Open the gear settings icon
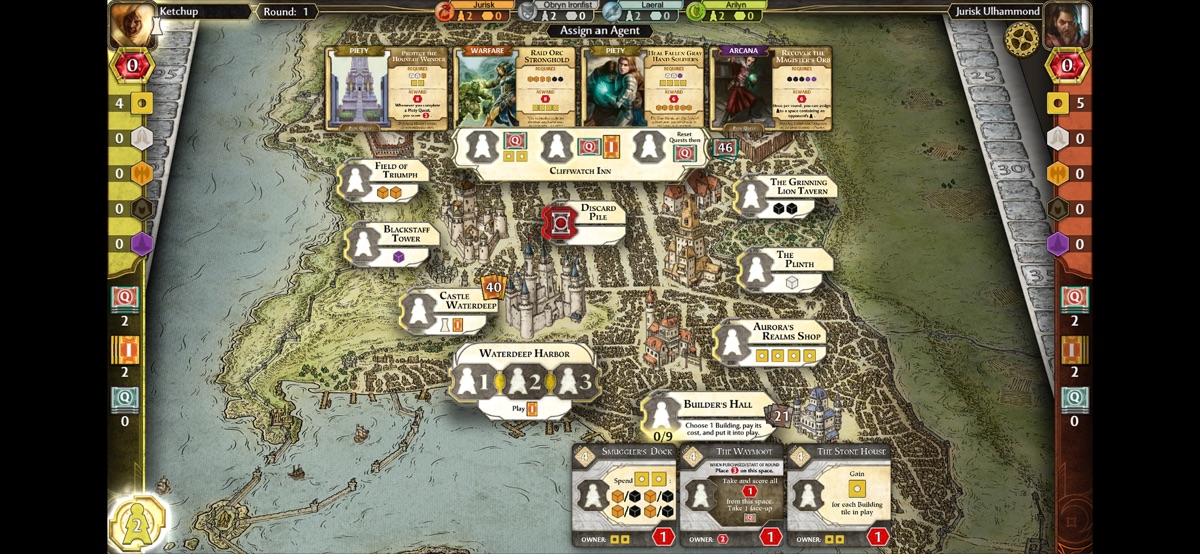1200x554 pixels. [x=1021, y=39]
